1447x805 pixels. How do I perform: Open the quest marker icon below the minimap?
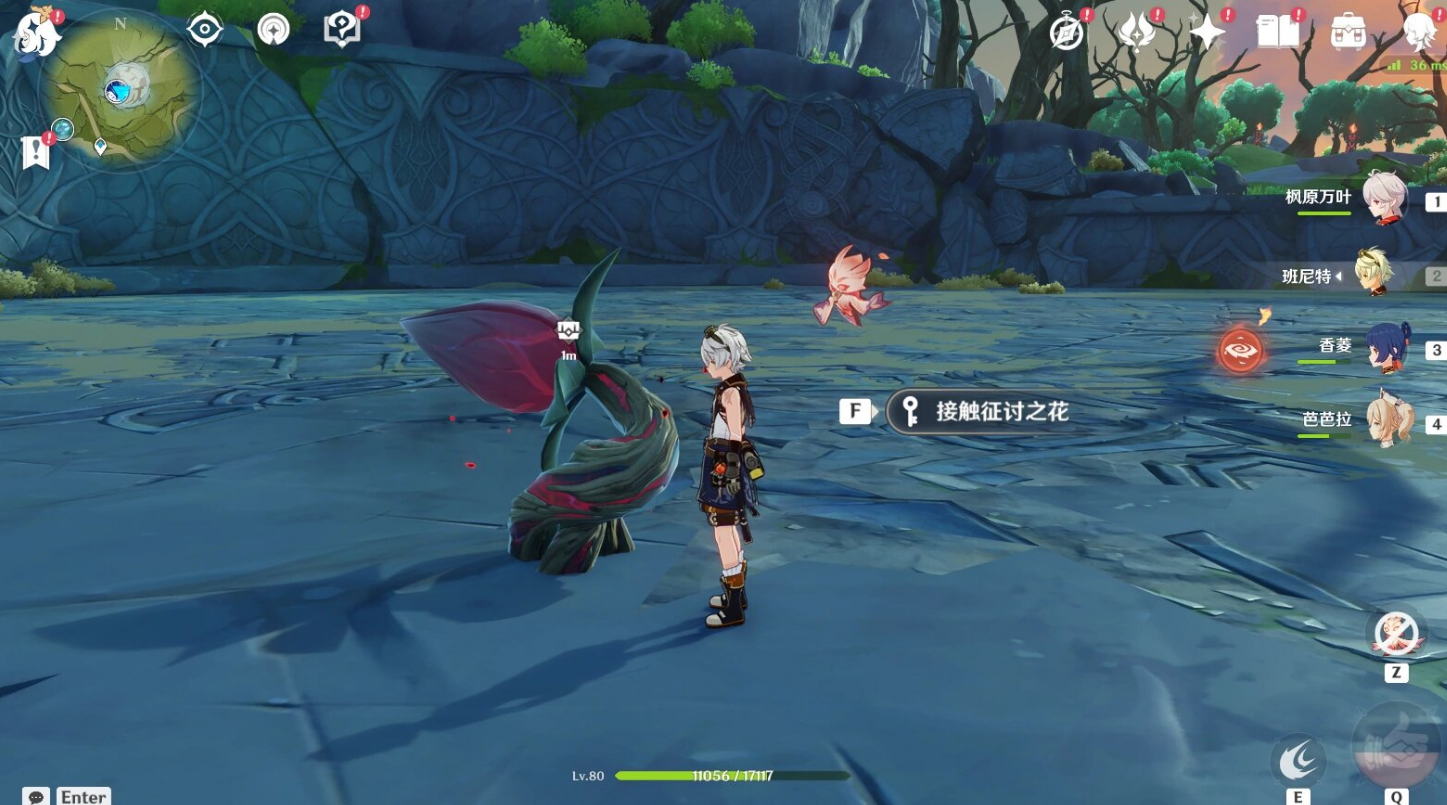[36, 152]
